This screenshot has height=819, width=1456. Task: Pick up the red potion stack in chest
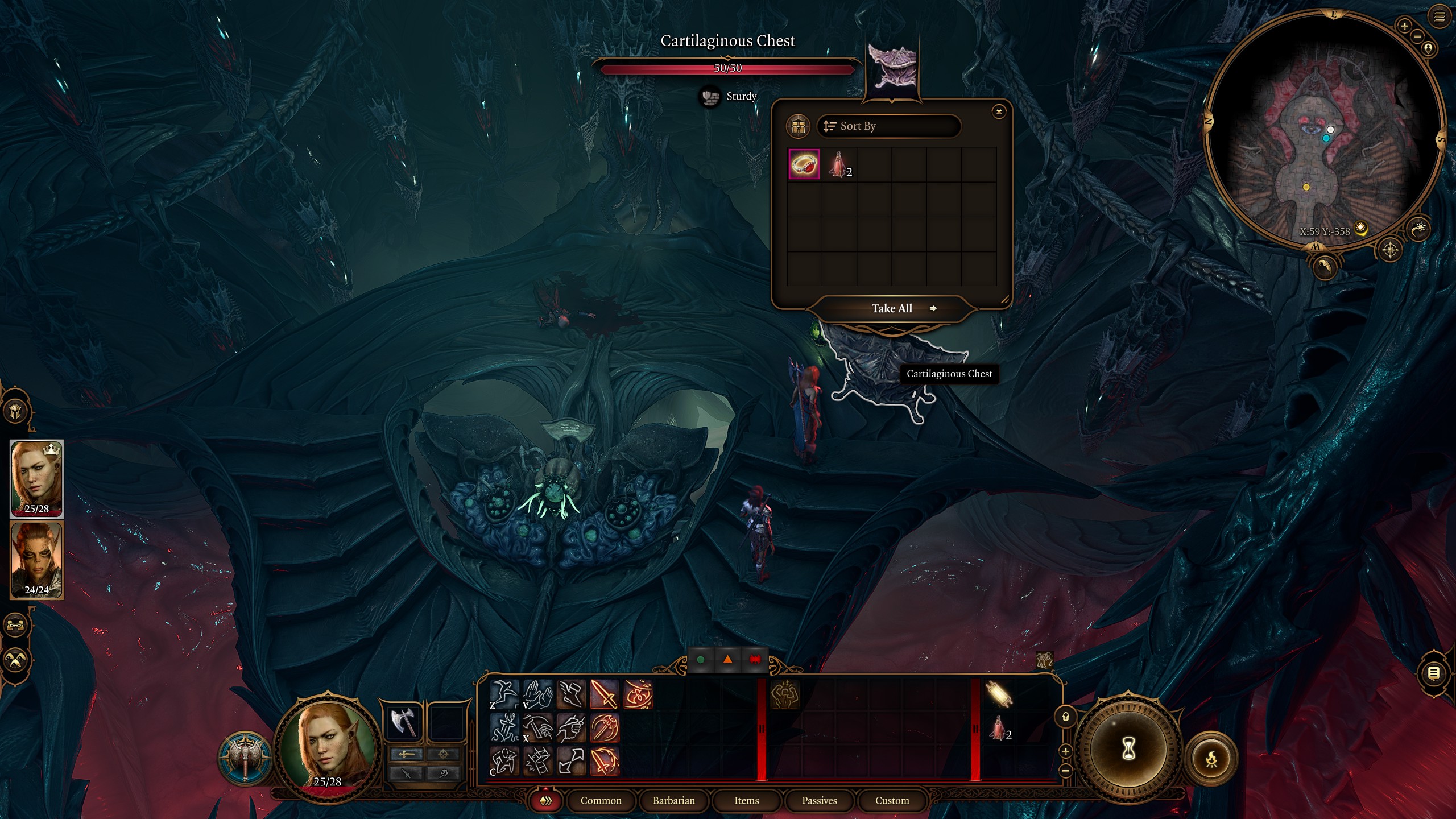tap(838, 164)
